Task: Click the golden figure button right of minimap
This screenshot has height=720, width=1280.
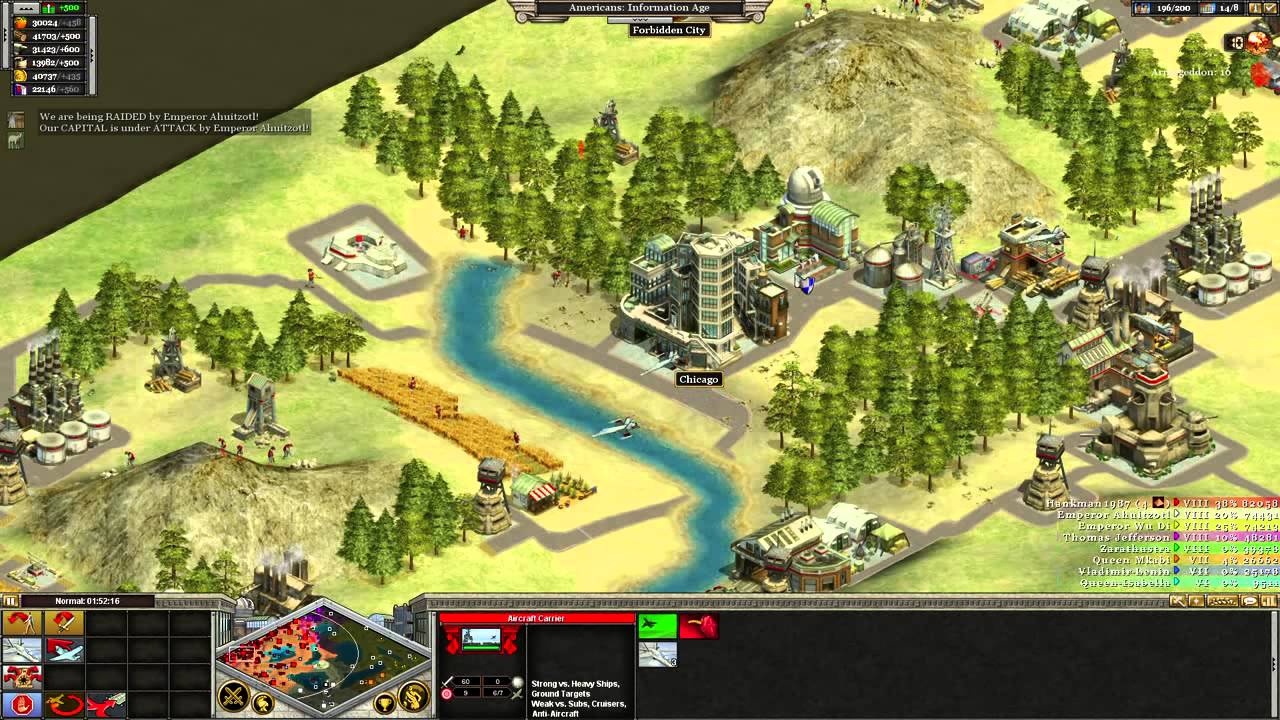Action: (413, 696)
